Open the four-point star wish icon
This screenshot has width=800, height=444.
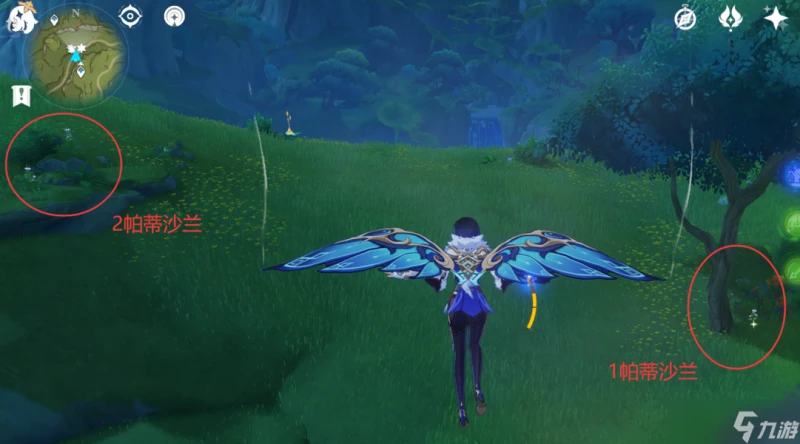tap(775, 17)
